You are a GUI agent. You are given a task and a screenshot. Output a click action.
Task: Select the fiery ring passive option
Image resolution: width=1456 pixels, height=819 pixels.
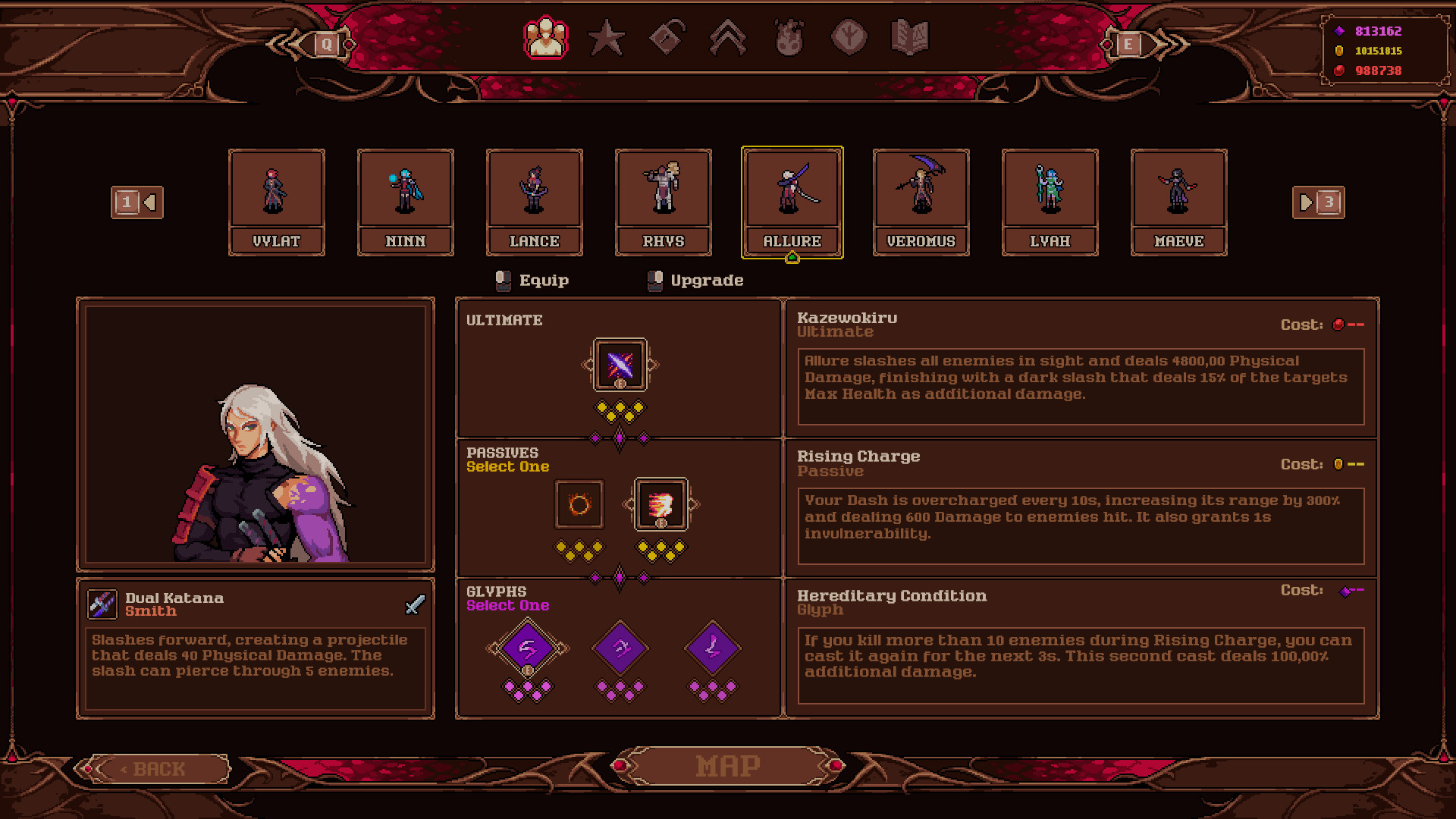tap(578, 504)
